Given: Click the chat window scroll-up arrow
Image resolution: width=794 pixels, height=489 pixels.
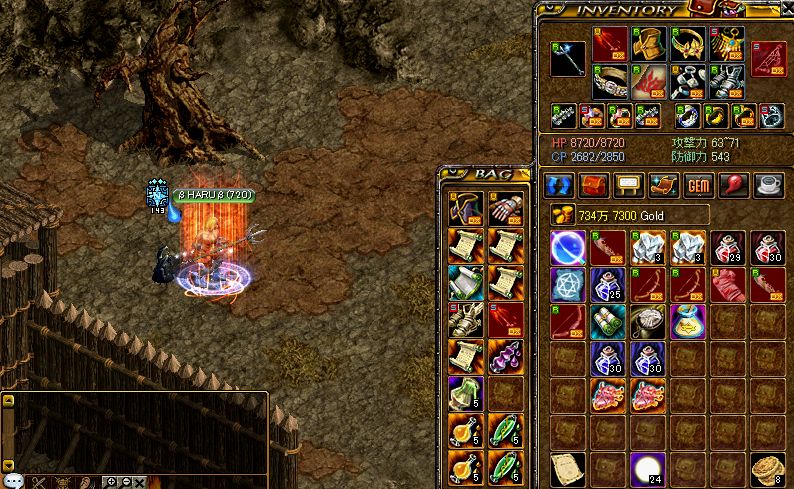Looking at the screenshot, I should pyautogui.click(x=7, y=400).
